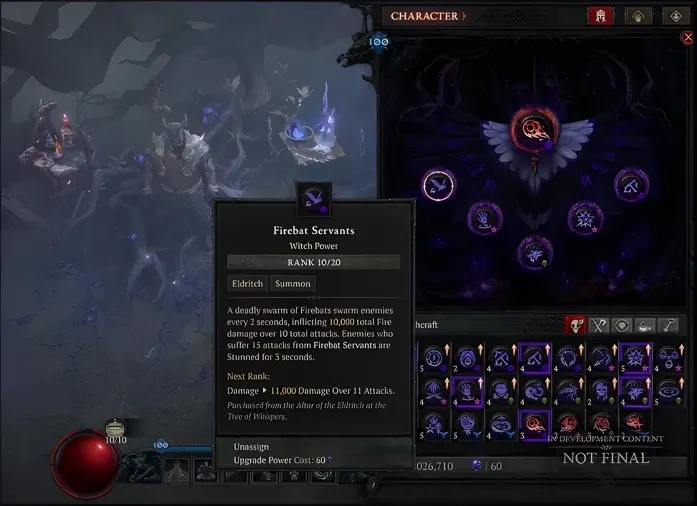Choose the equipped hand power slot
697x506 pixels.
[485, 217]
